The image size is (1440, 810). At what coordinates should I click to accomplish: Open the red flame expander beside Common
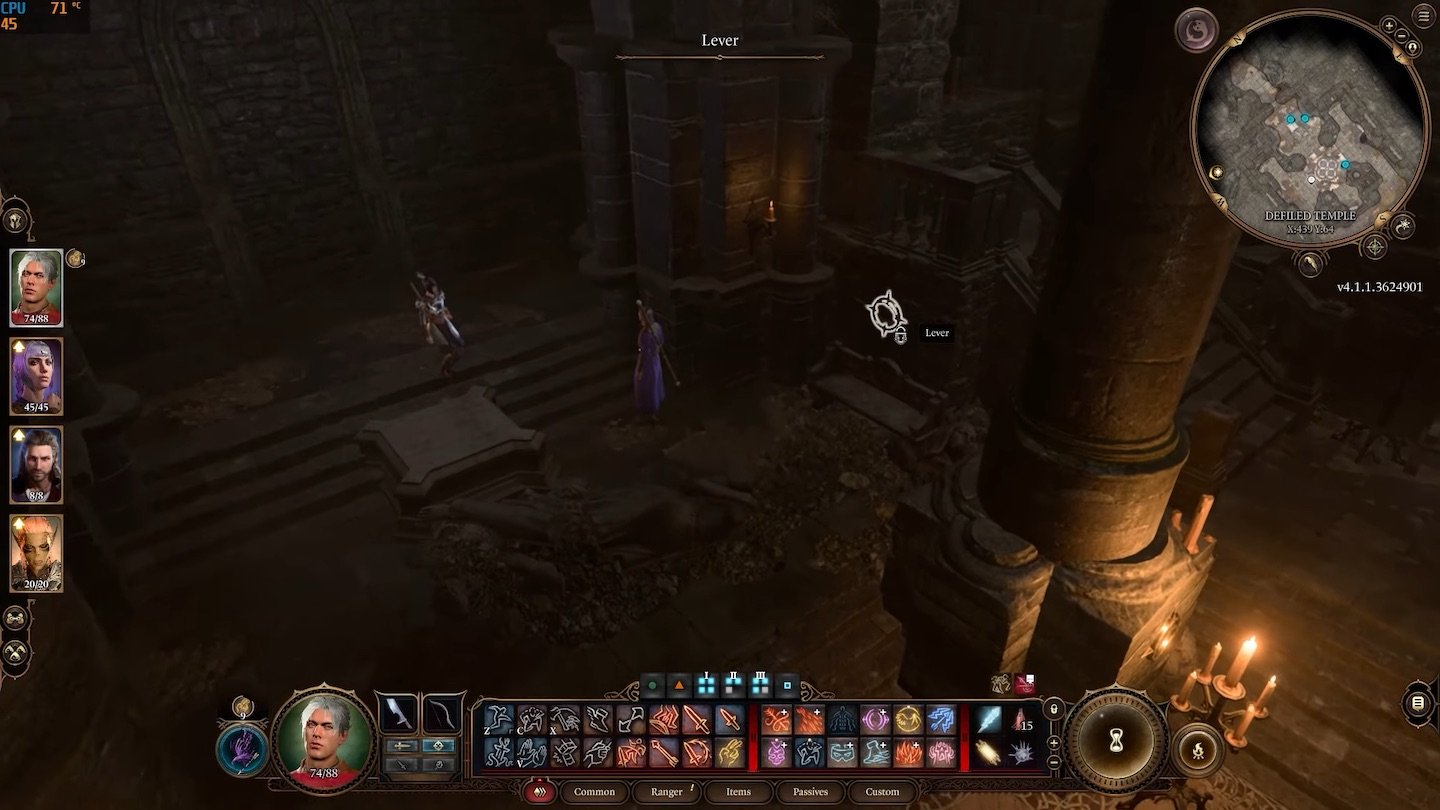point(539,790)
